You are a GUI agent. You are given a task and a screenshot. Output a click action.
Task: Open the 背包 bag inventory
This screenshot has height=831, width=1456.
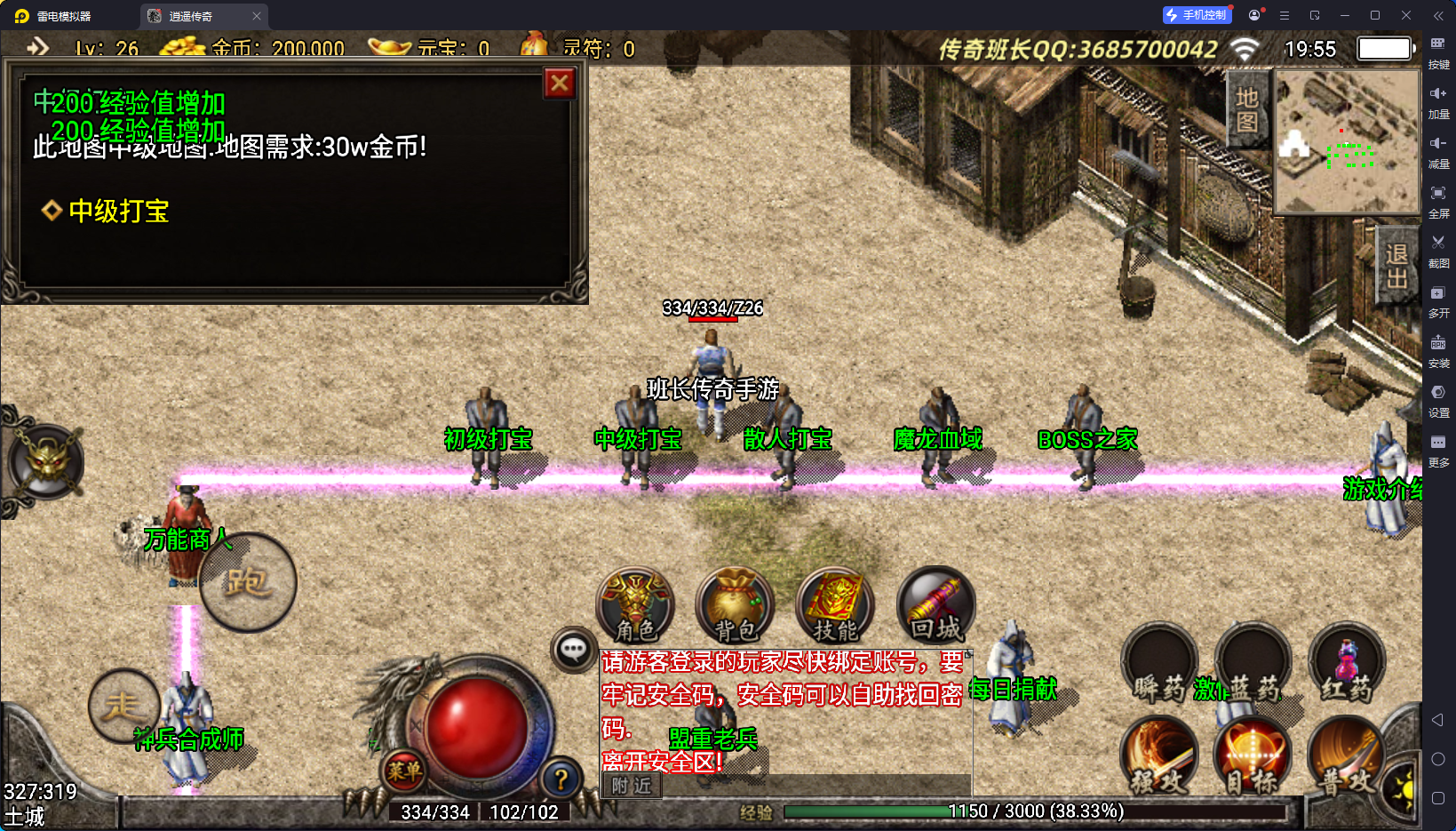point(735,606)
